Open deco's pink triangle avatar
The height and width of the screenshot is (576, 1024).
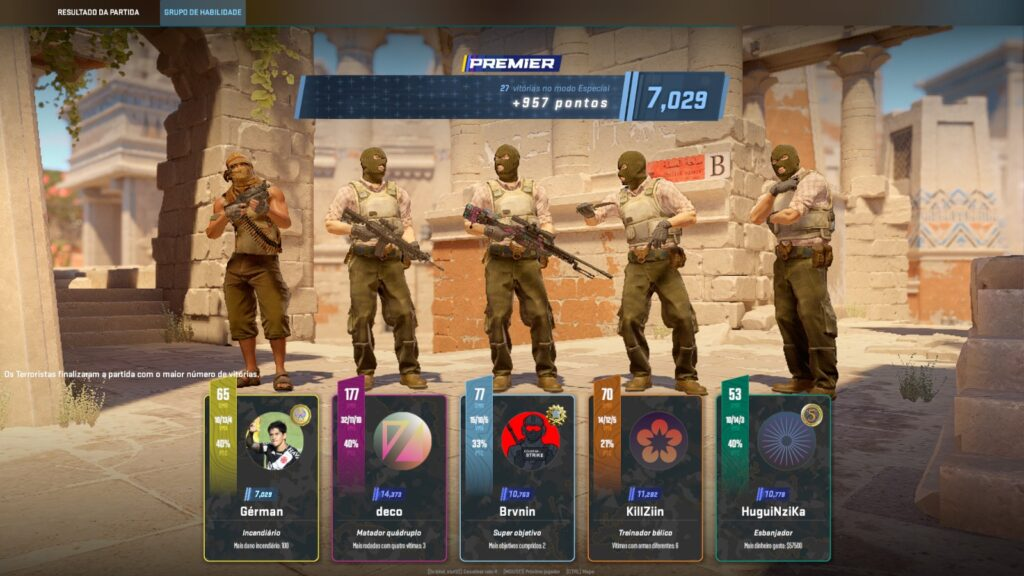402,440
